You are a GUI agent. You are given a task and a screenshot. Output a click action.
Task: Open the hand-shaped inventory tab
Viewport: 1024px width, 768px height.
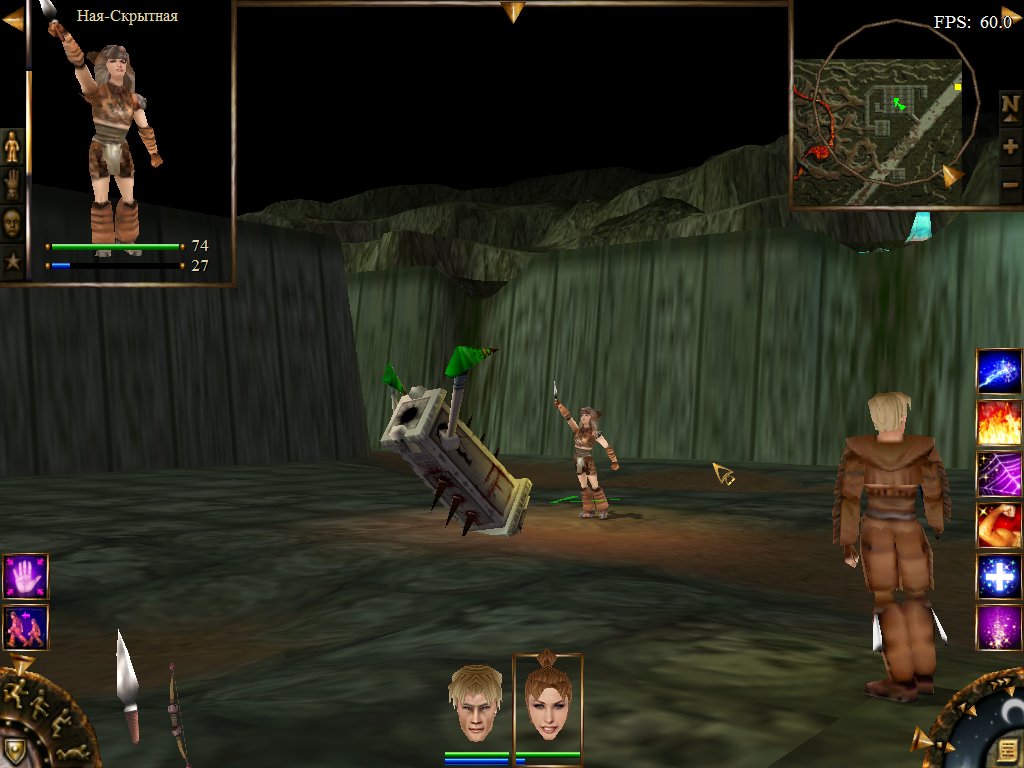pos(12,185)
